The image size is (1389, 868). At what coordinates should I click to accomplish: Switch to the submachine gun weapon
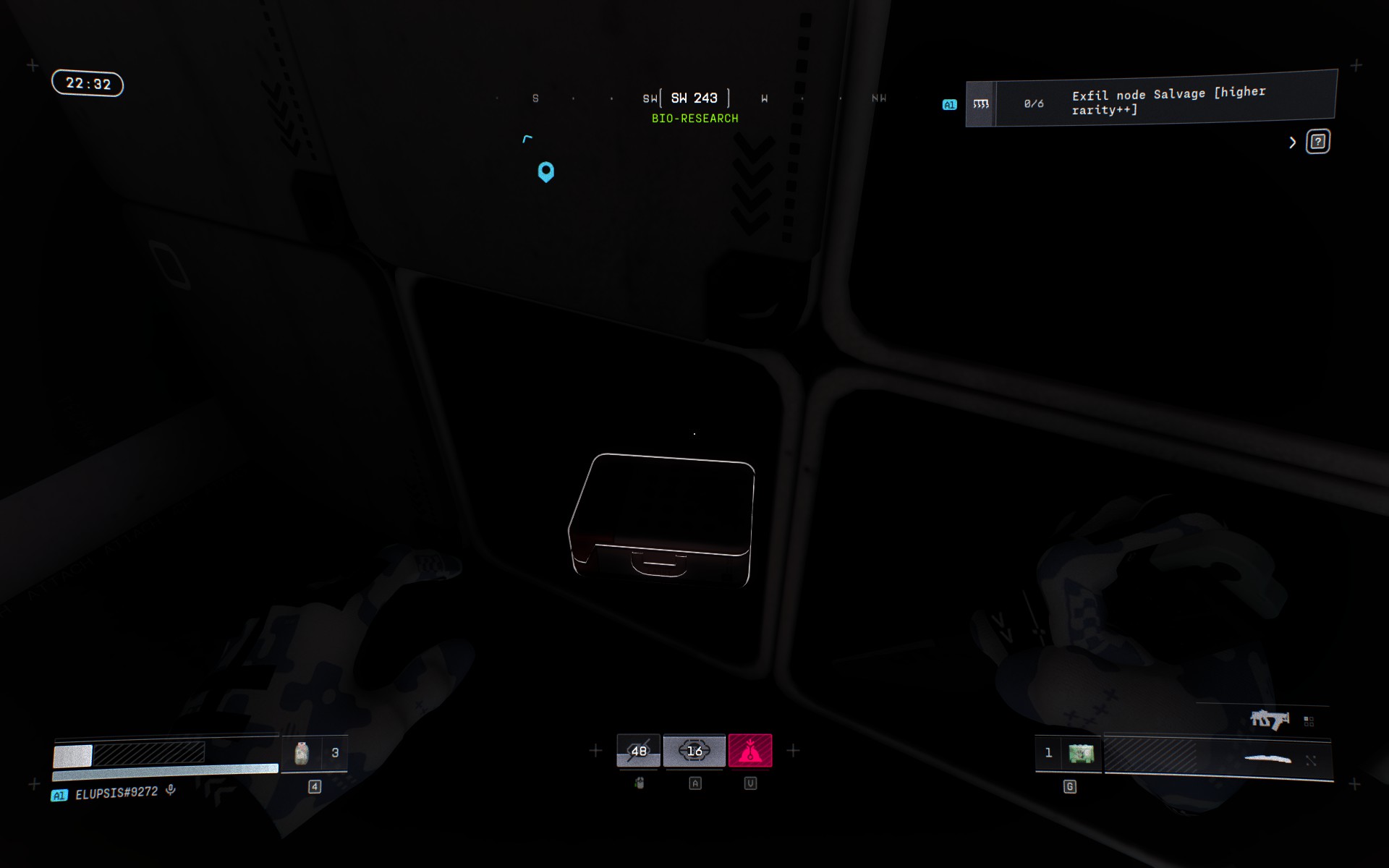[x=1270, y=720]
